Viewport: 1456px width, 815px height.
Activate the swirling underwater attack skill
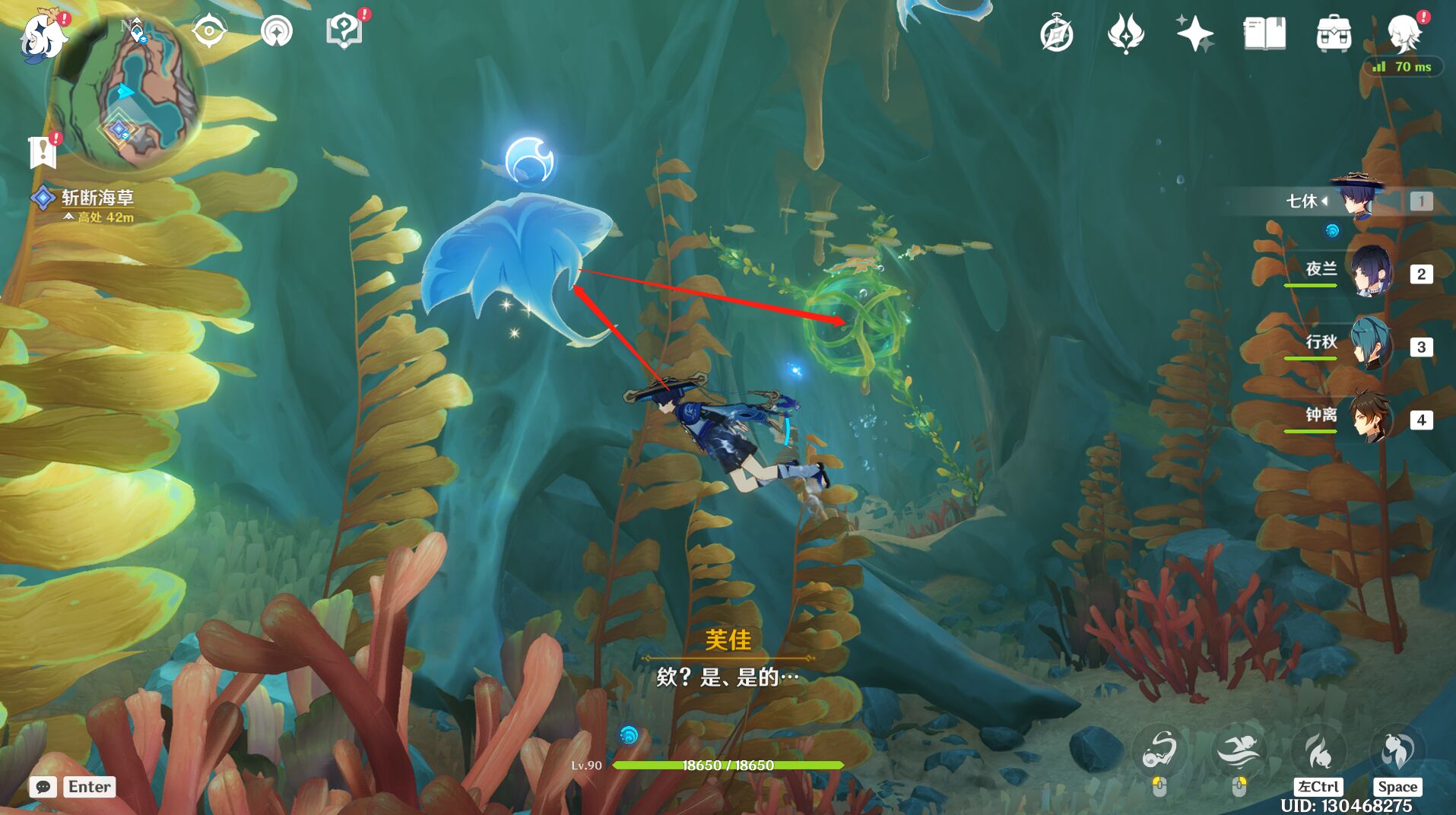(1159, 750)
